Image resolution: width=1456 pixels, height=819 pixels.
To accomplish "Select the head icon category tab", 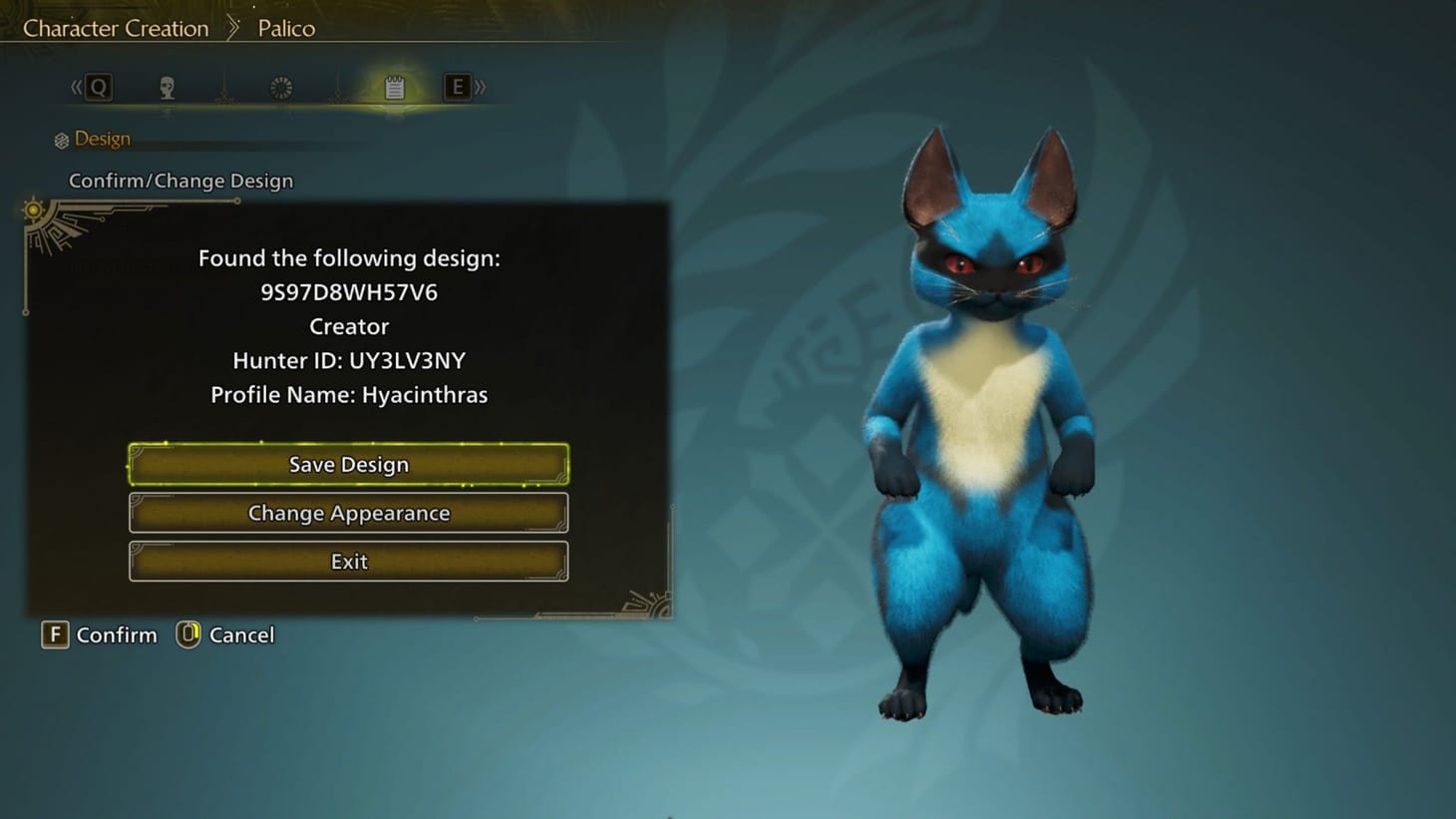I will point(167,88).
